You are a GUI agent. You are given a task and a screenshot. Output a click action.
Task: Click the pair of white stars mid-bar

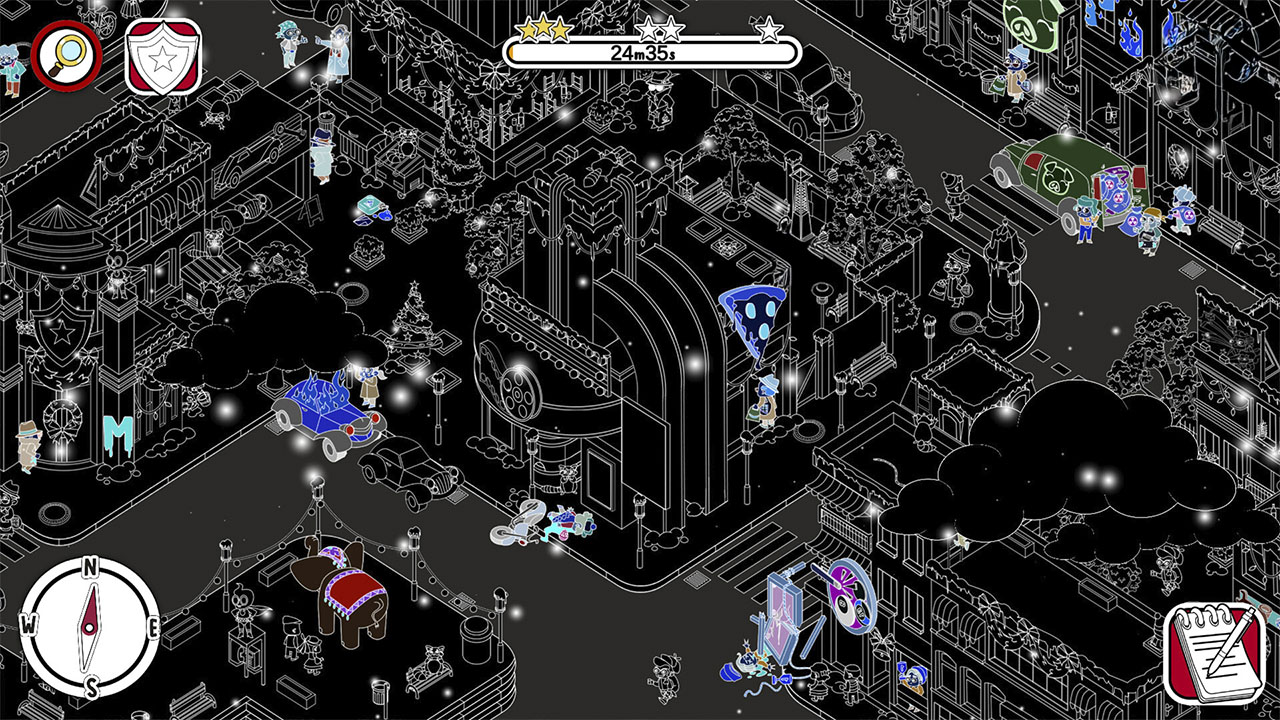click(x=660, y=30)
